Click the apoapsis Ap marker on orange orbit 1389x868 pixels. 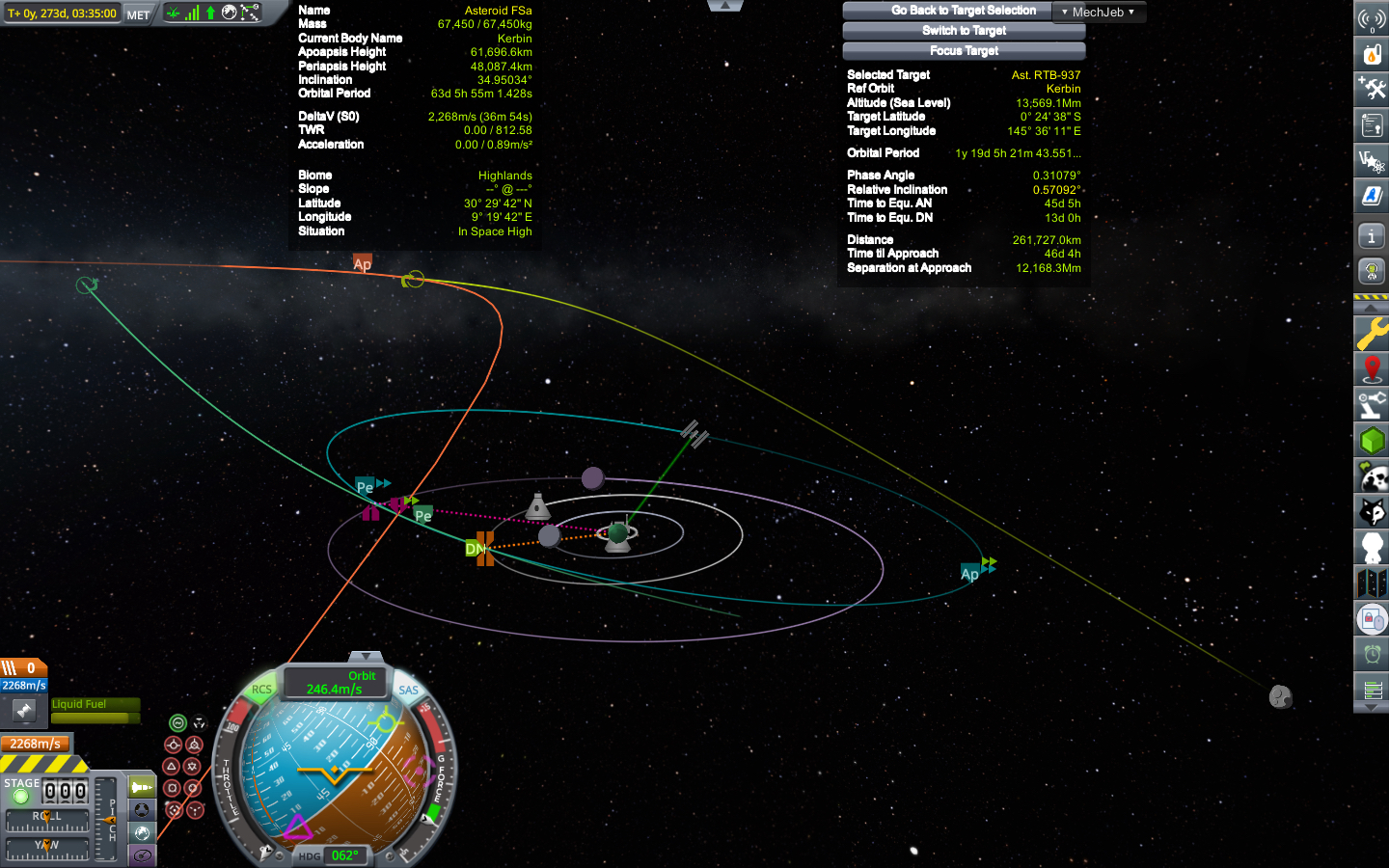click(362, 263)
